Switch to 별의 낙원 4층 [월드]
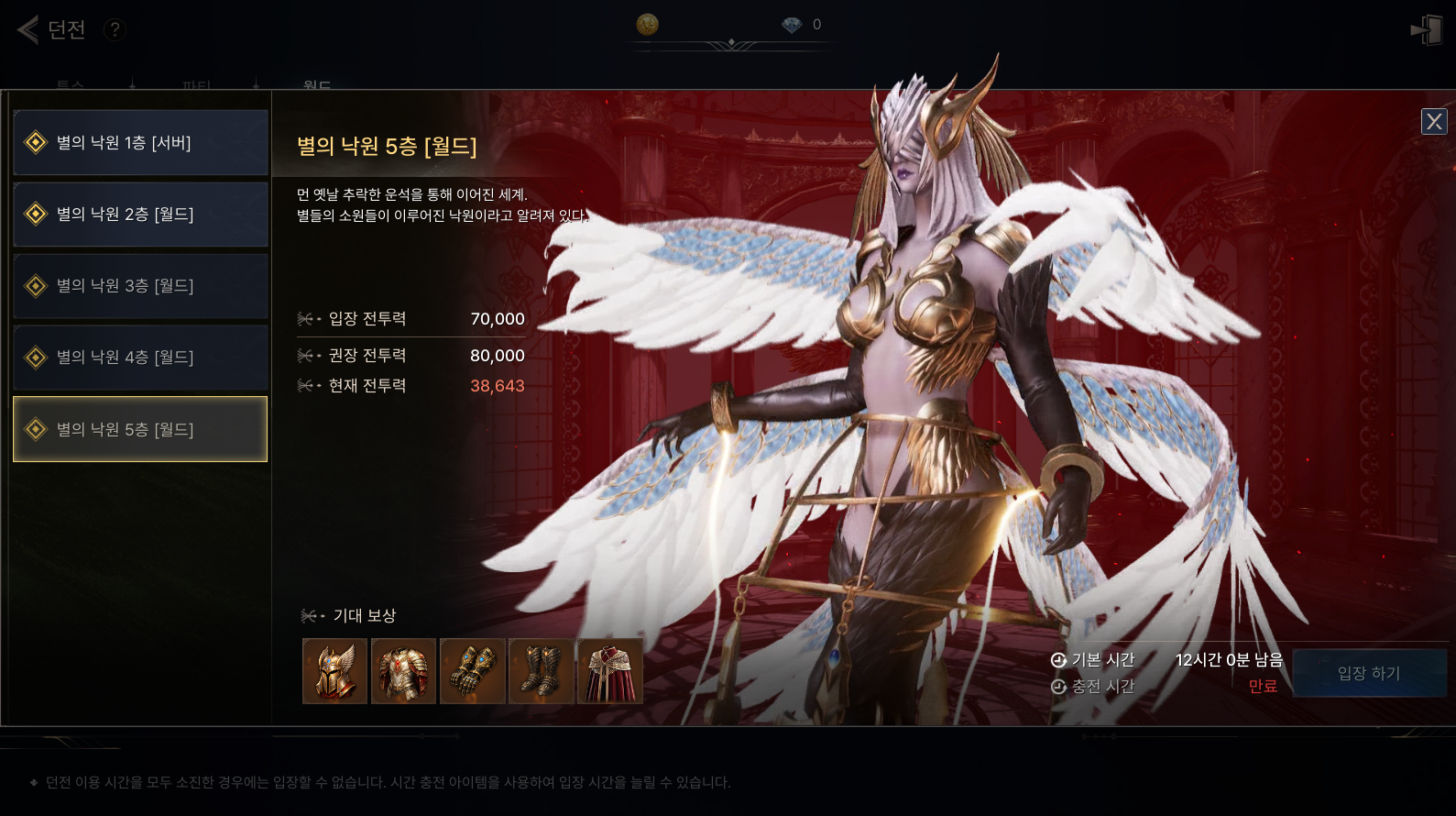The width and height of the screenshot is (1456, 816). coord(140,358)
